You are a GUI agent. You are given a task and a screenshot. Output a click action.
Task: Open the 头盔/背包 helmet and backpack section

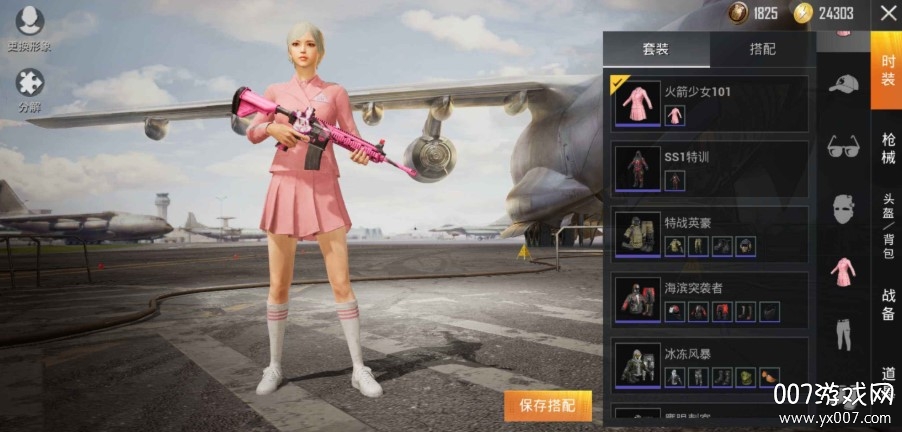888,226
